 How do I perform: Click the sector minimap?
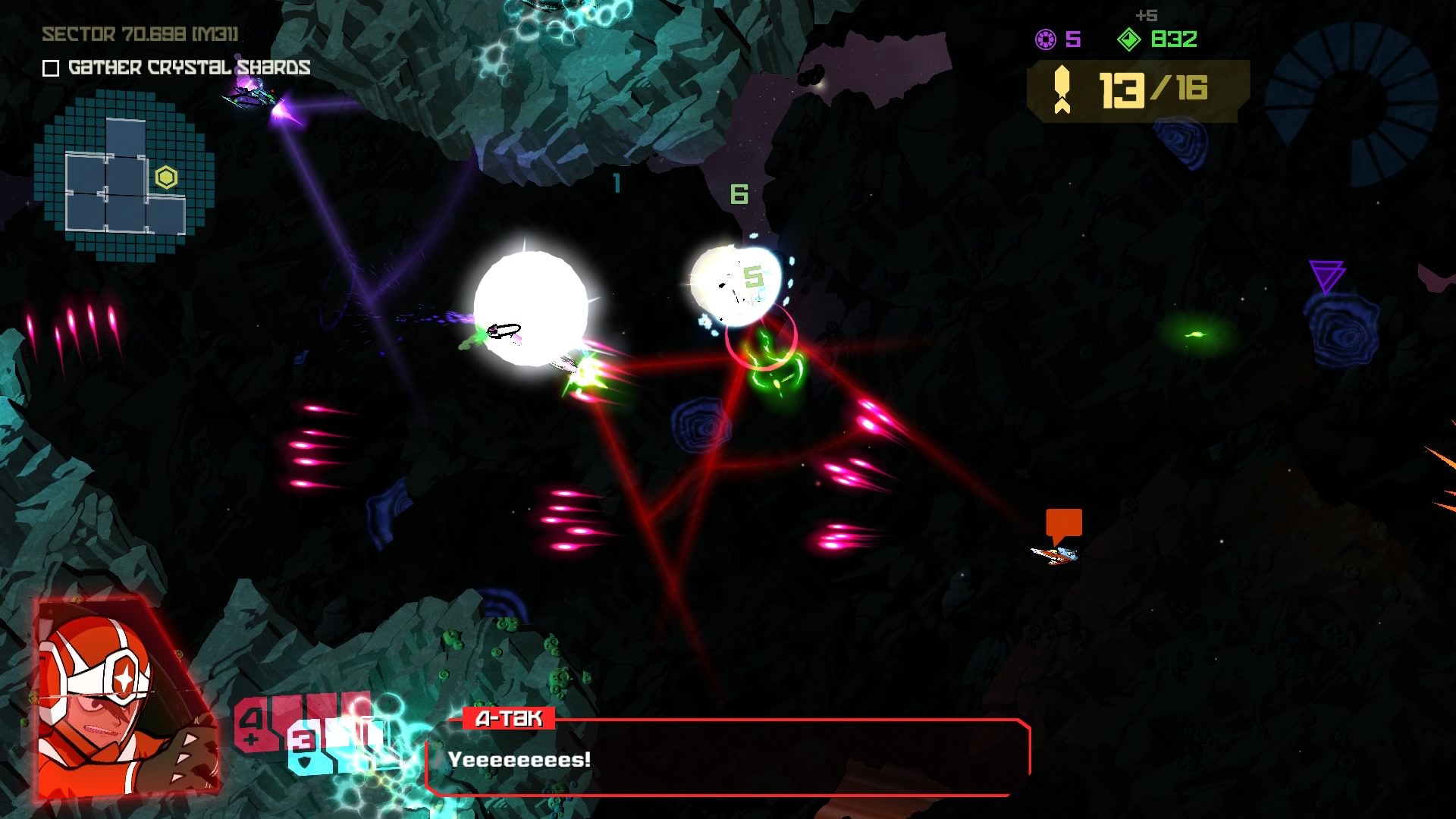pos(125,174)
